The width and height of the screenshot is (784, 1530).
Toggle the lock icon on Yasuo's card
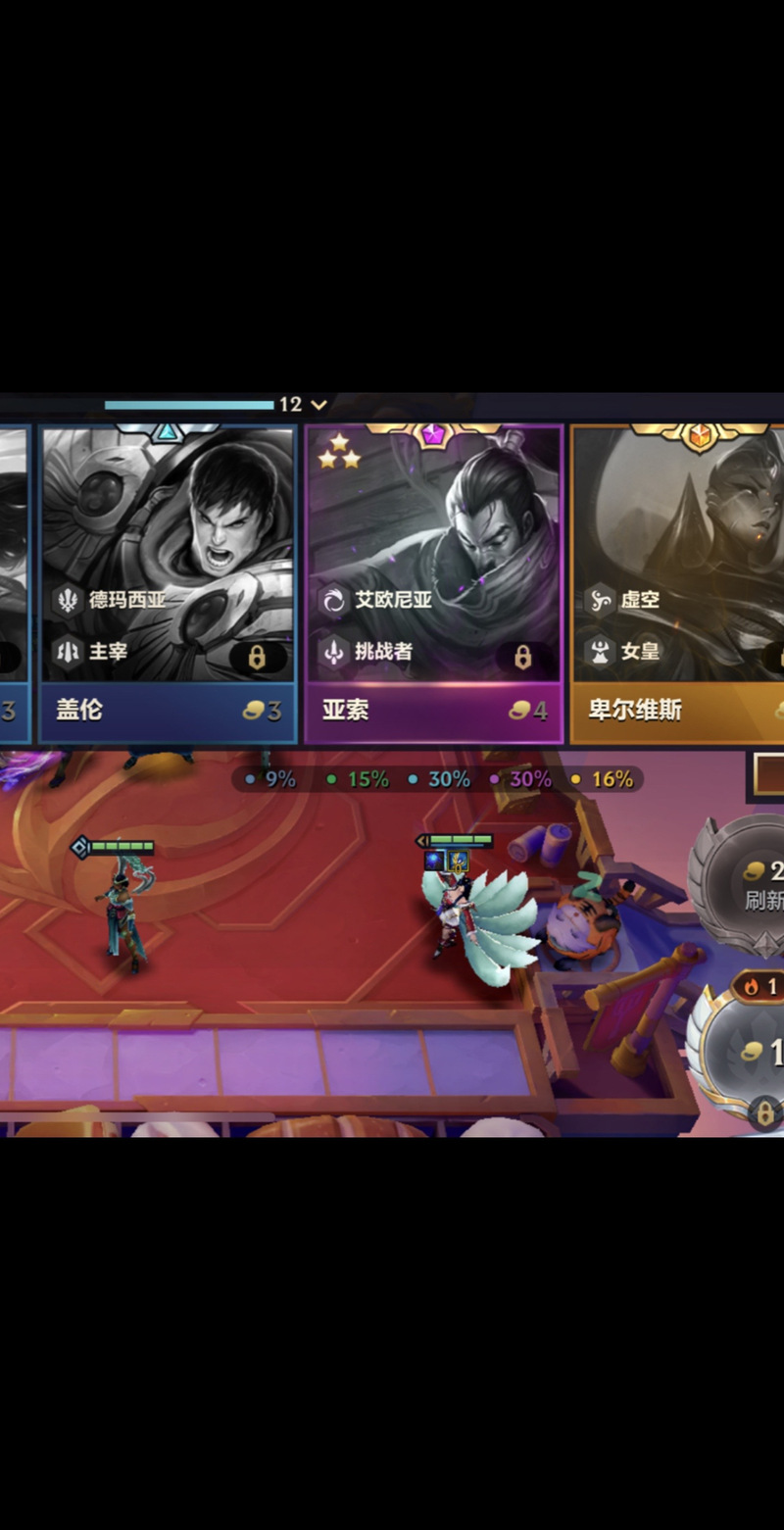pyautogui.click(x=522, y=657)
